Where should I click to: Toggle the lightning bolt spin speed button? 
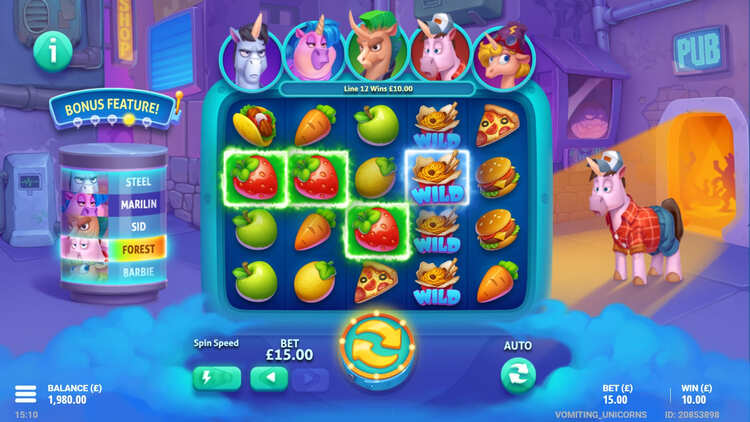tap(217, 378)
